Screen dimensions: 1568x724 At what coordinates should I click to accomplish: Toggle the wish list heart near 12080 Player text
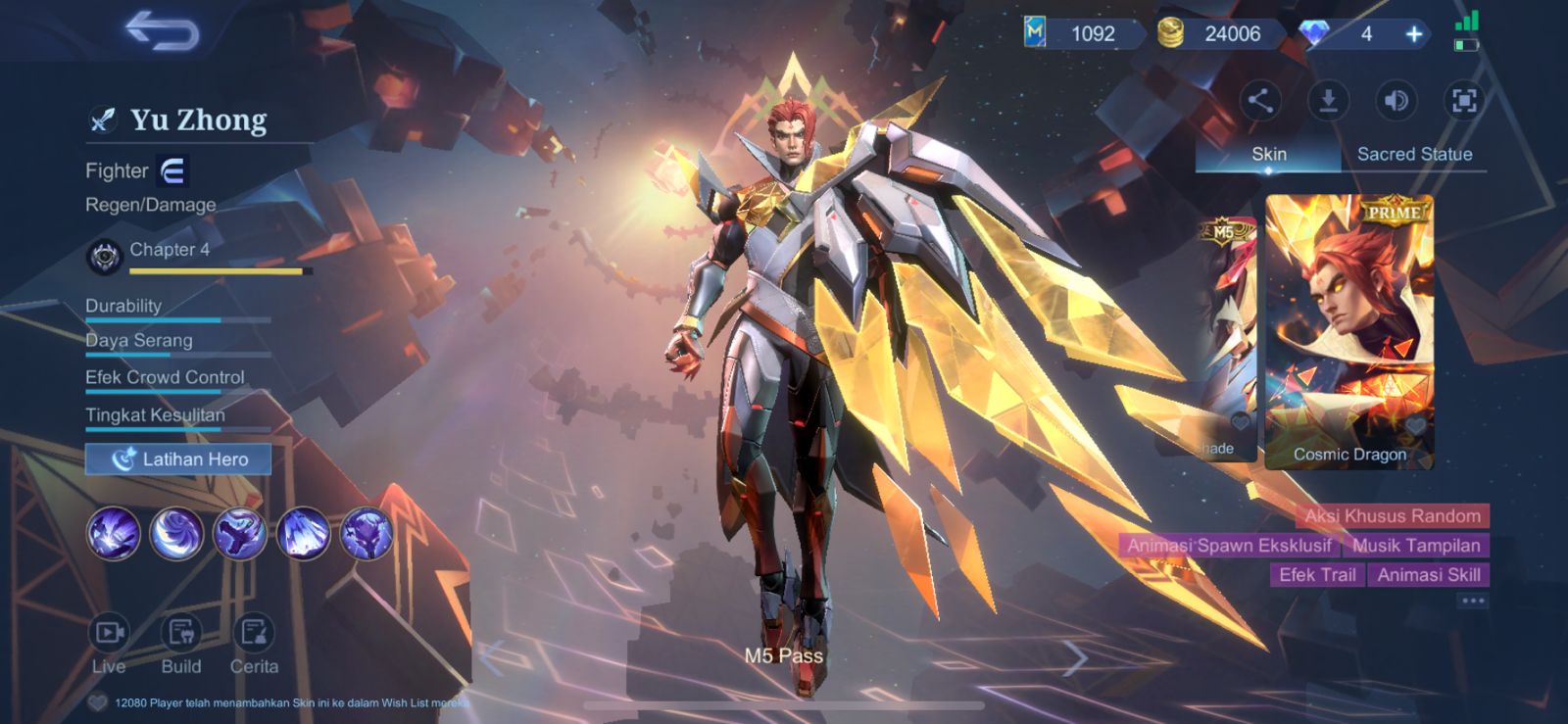click(x=98, y=700)
